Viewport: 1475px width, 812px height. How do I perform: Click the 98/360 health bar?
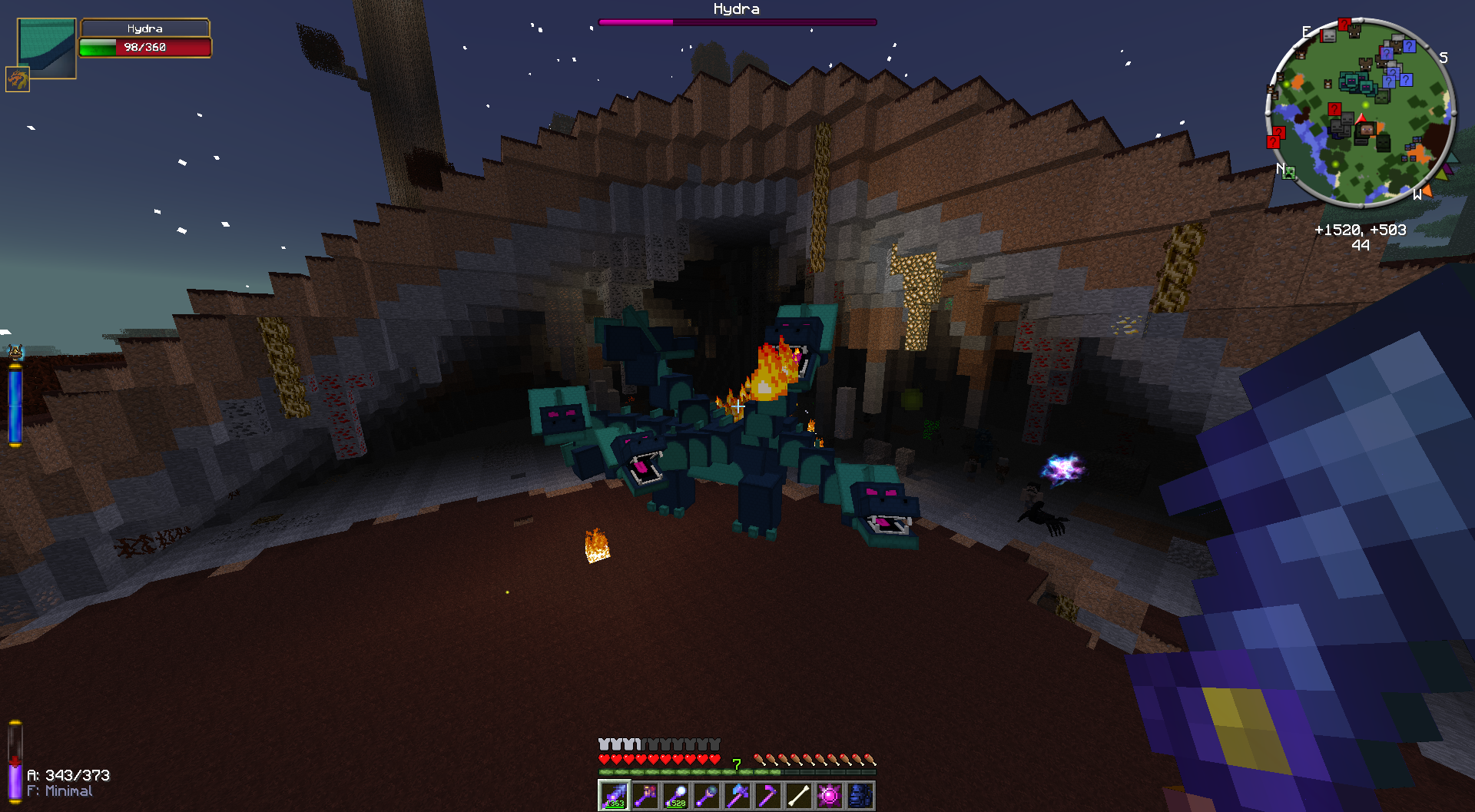click(144, 48)
